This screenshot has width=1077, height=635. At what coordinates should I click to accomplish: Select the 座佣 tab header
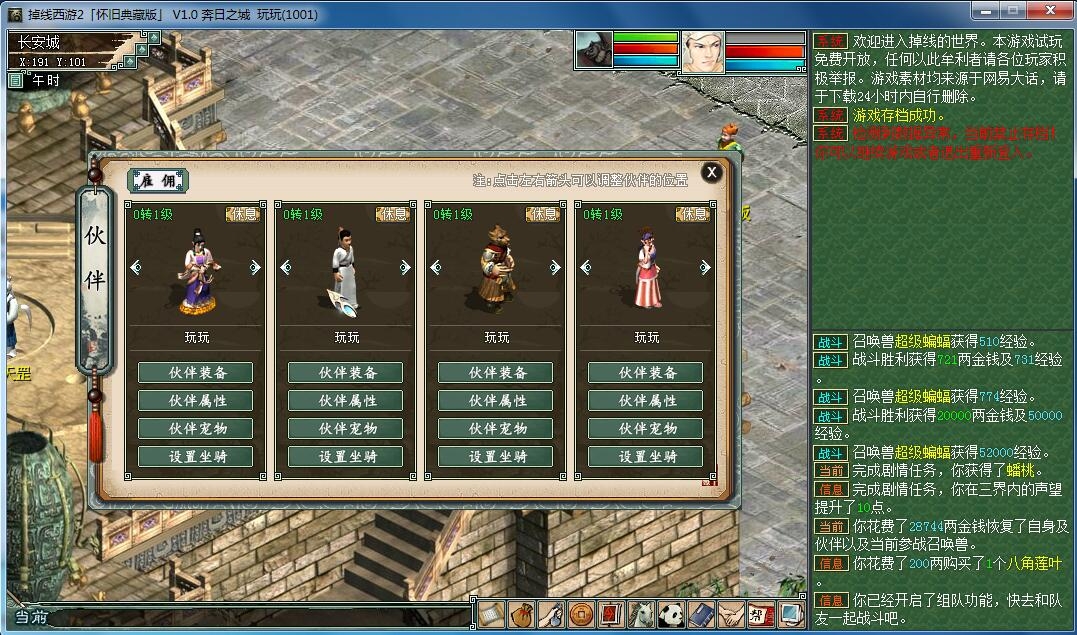(158, 181)
